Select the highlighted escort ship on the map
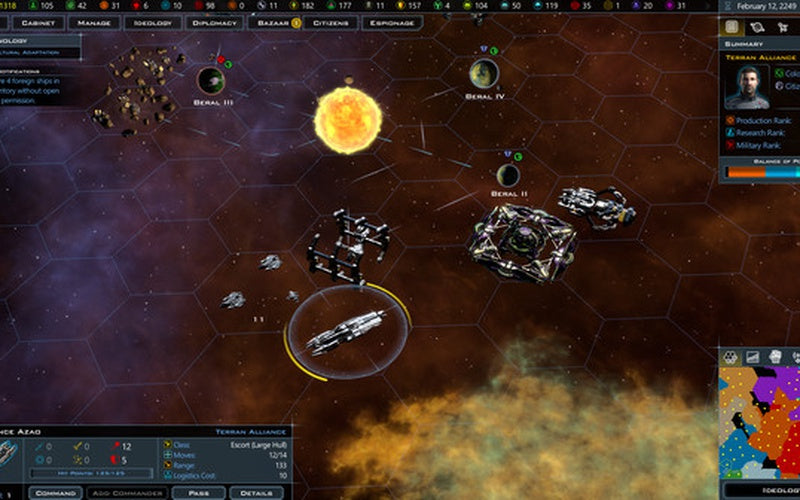The width and height of the screenshot is (800, 500). point(347,331)
